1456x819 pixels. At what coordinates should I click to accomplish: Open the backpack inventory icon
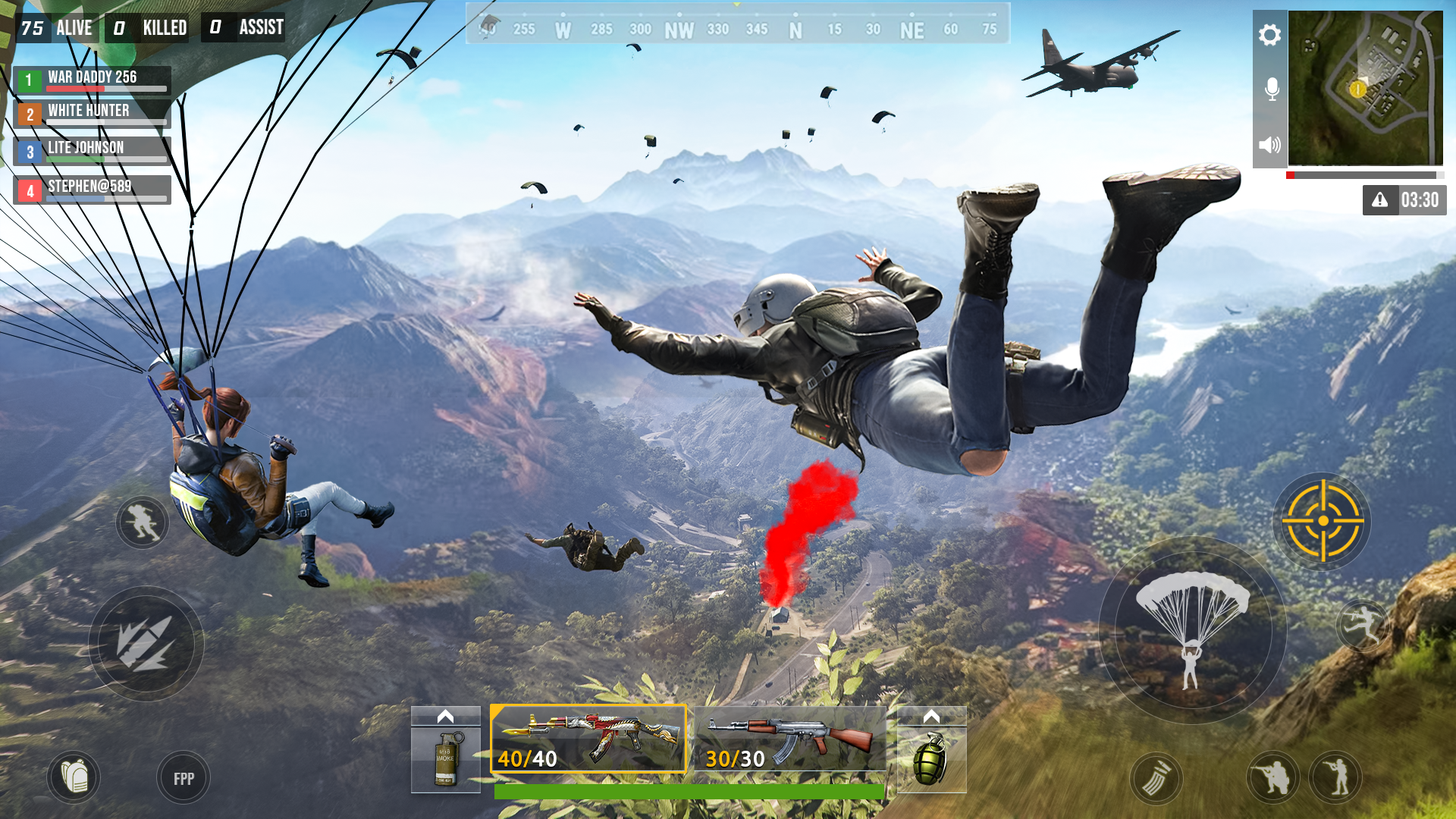point(74,777)
